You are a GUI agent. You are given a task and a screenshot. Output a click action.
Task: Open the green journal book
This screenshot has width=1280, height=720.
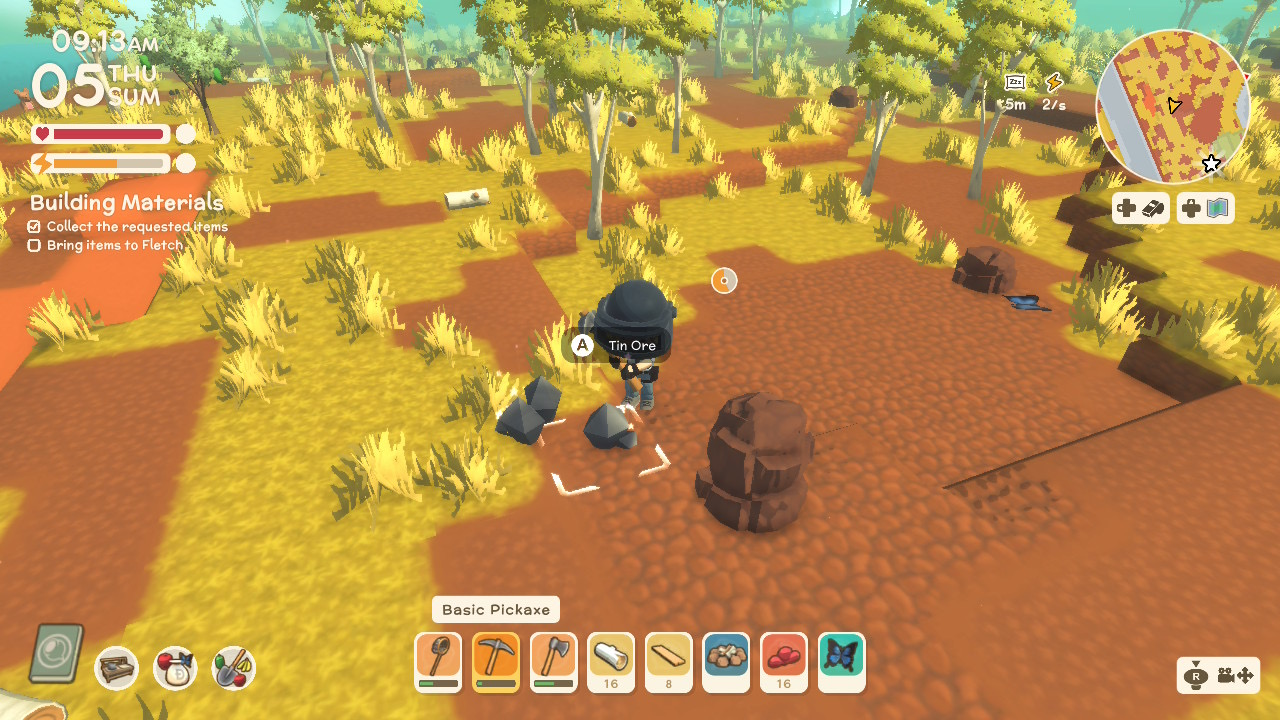(57, 654)
